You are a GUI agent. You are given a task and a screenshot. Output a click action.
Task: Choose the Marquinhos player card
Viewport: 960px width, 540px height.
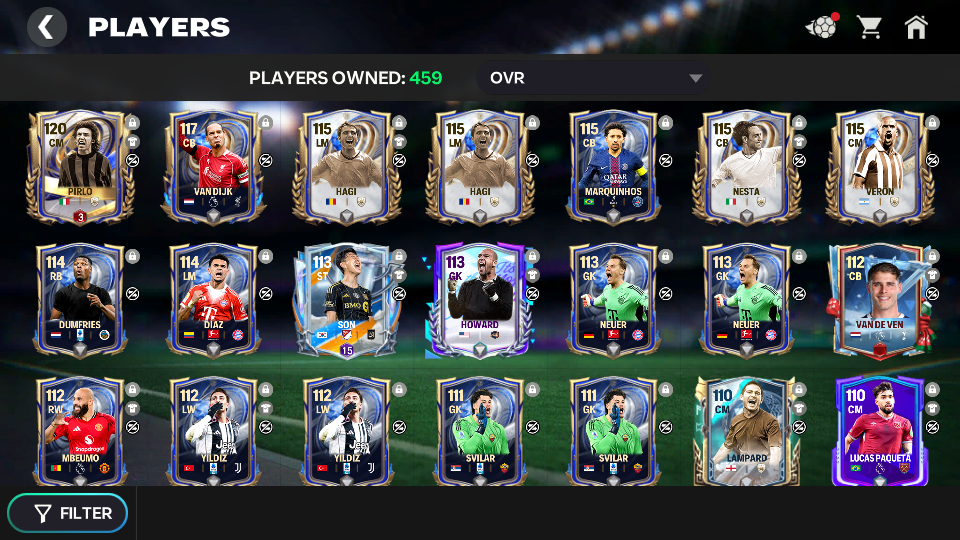[611, 166]
